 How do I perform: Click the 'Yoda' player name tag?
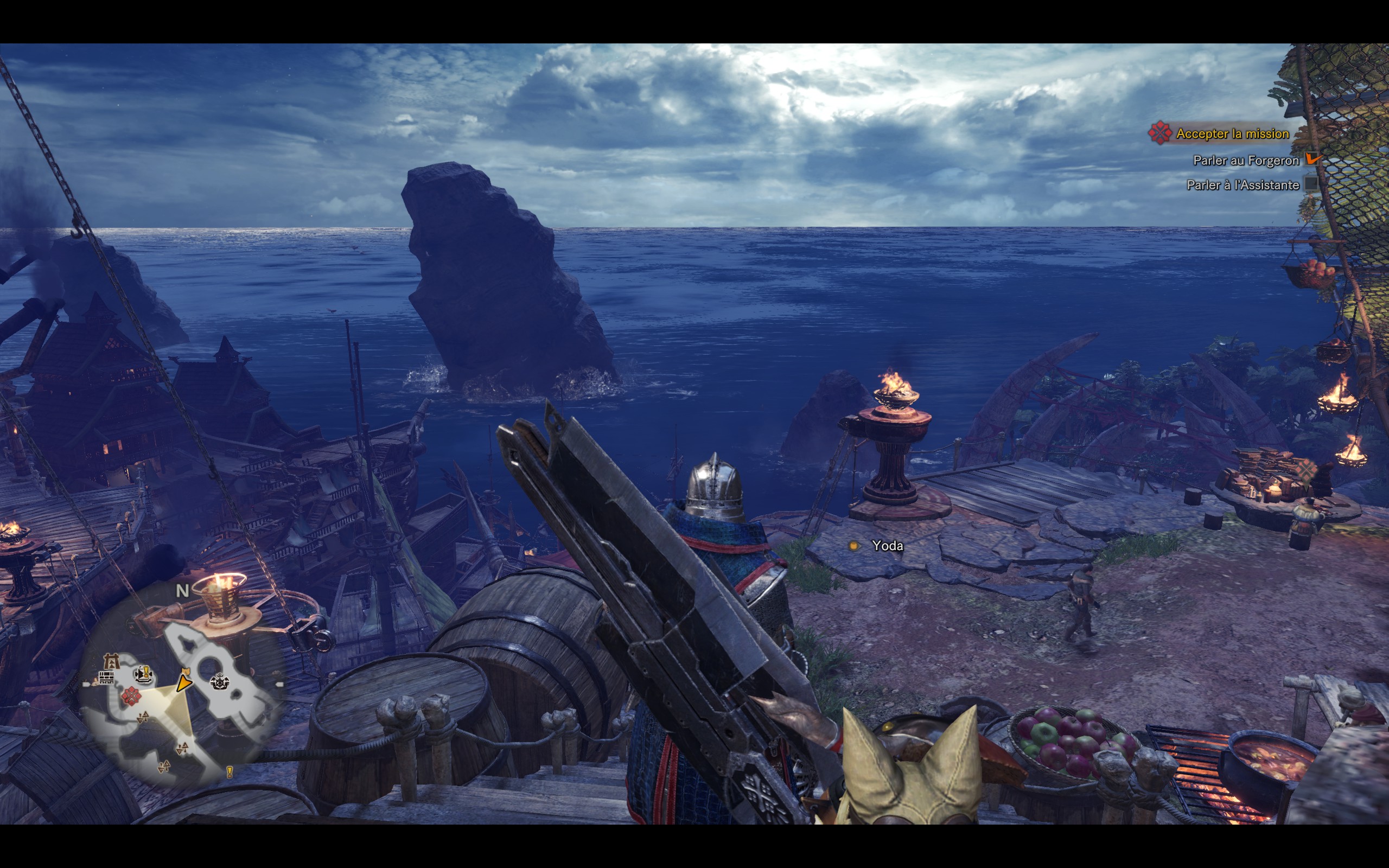pyautogui.click(x=887, y=546)
